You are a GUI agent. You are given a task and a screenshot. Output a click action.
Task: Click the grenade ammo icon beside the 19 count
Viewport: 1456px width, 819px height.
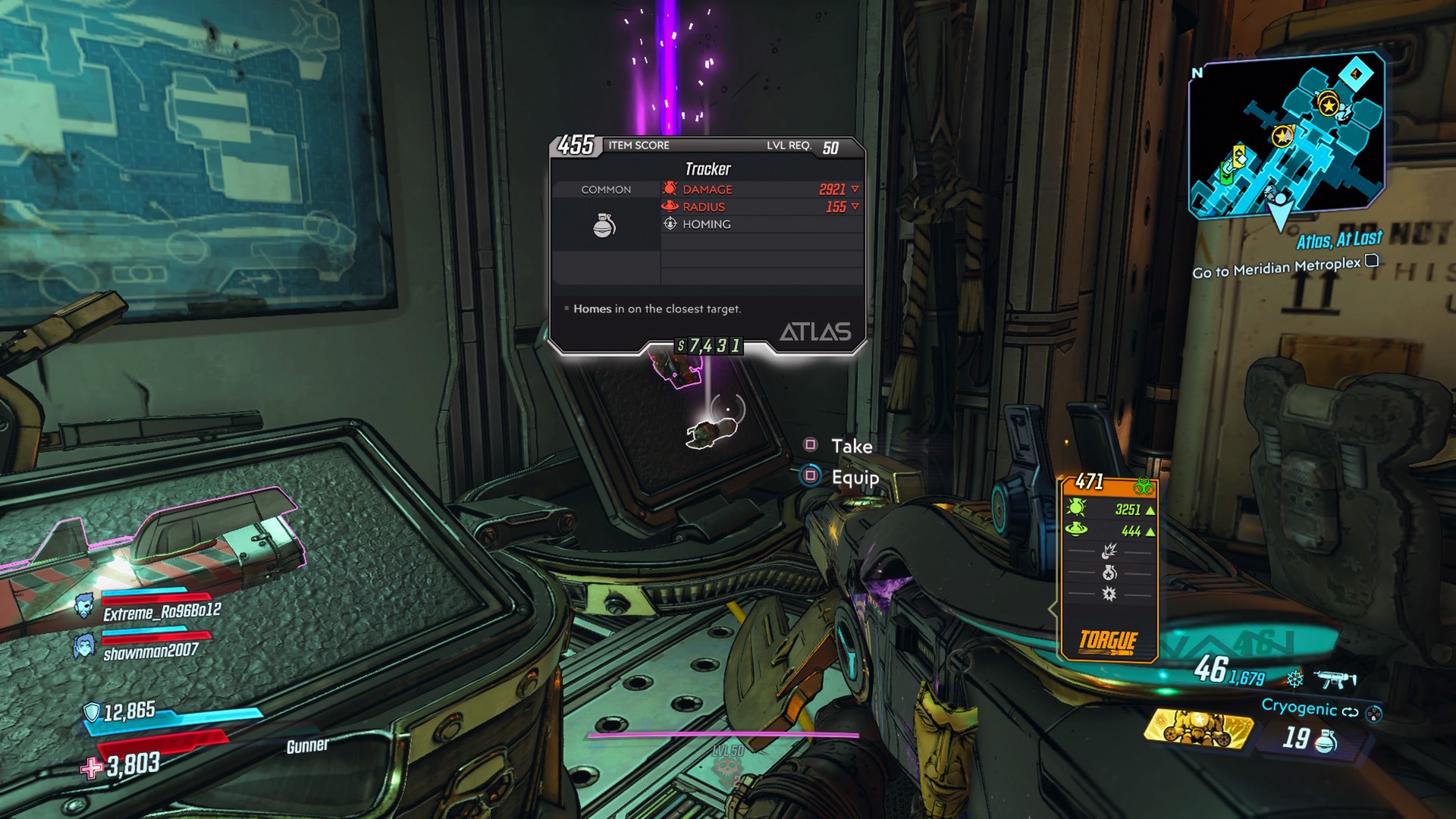pos(1324,742)
